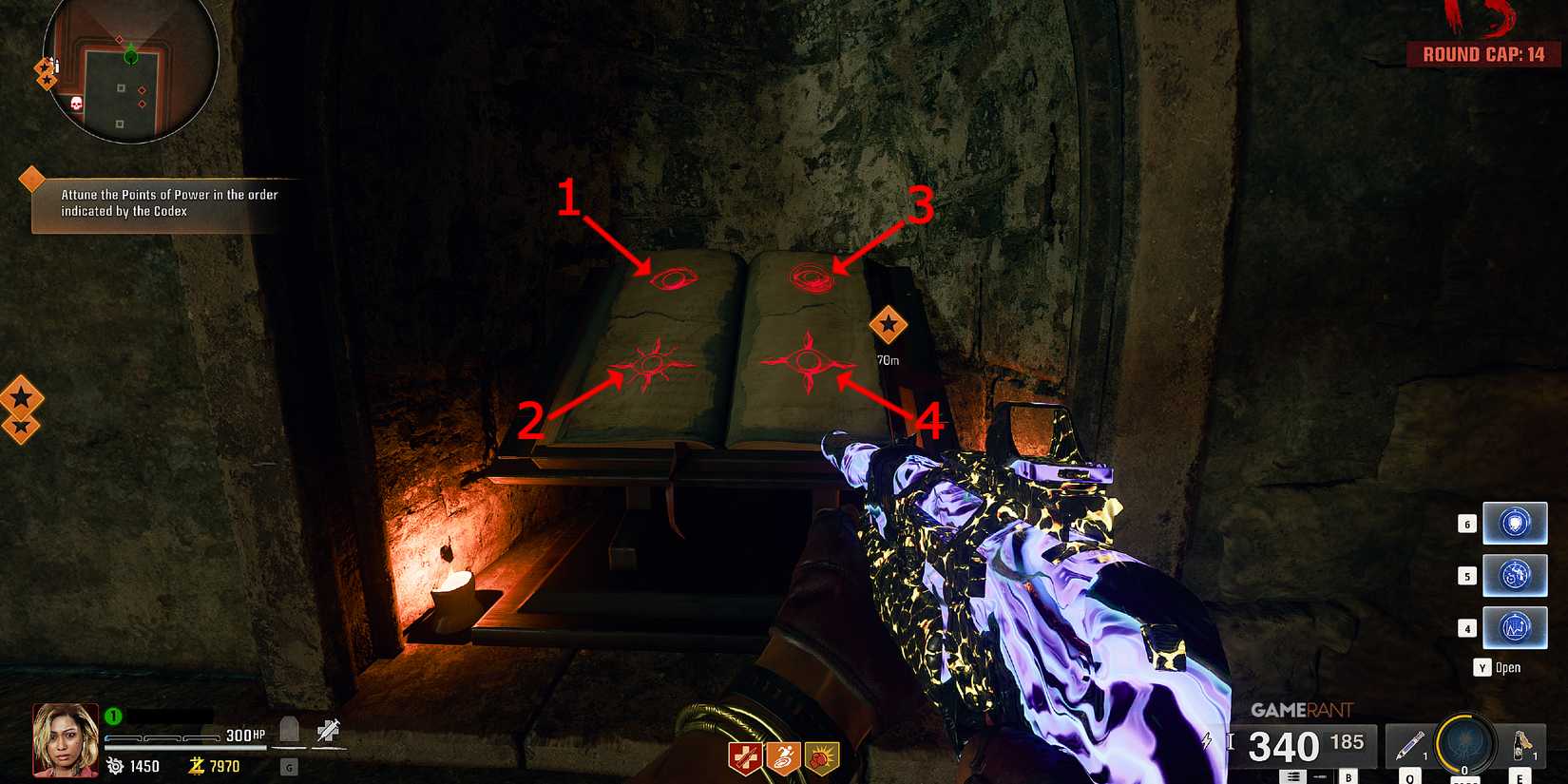This screenshot has height=784, width=1568.
Task: Click the 70m waypoint diamond marker
Action: (x=890, y=326)
